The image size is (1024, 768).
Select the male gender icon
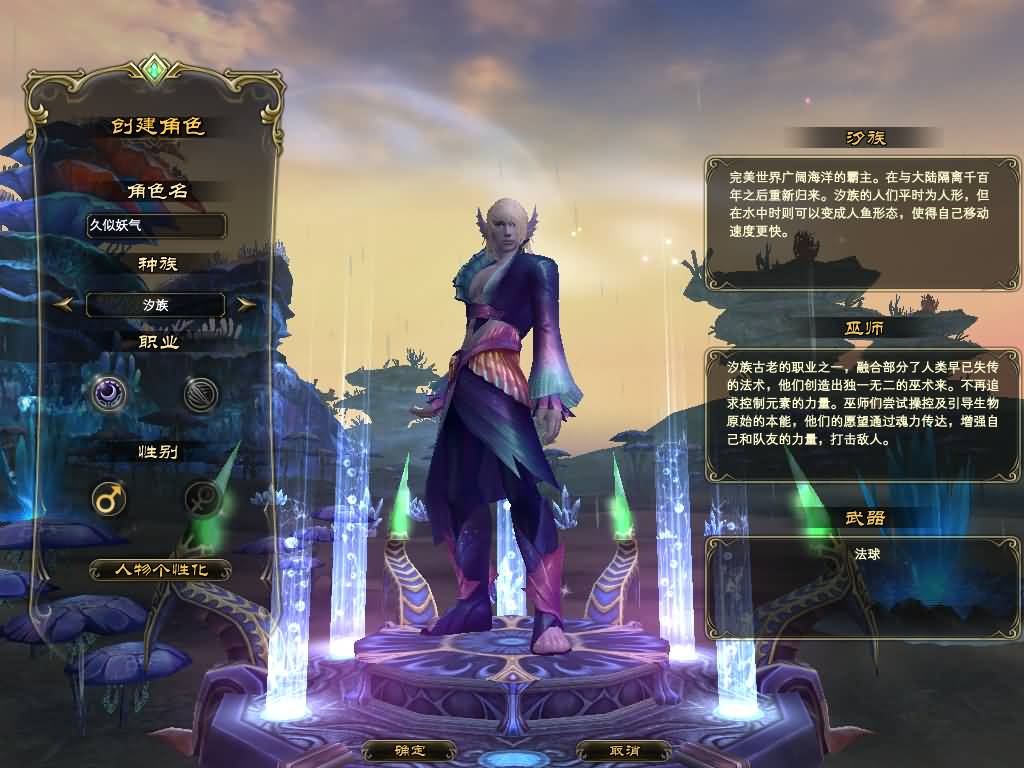coord(108,498)
